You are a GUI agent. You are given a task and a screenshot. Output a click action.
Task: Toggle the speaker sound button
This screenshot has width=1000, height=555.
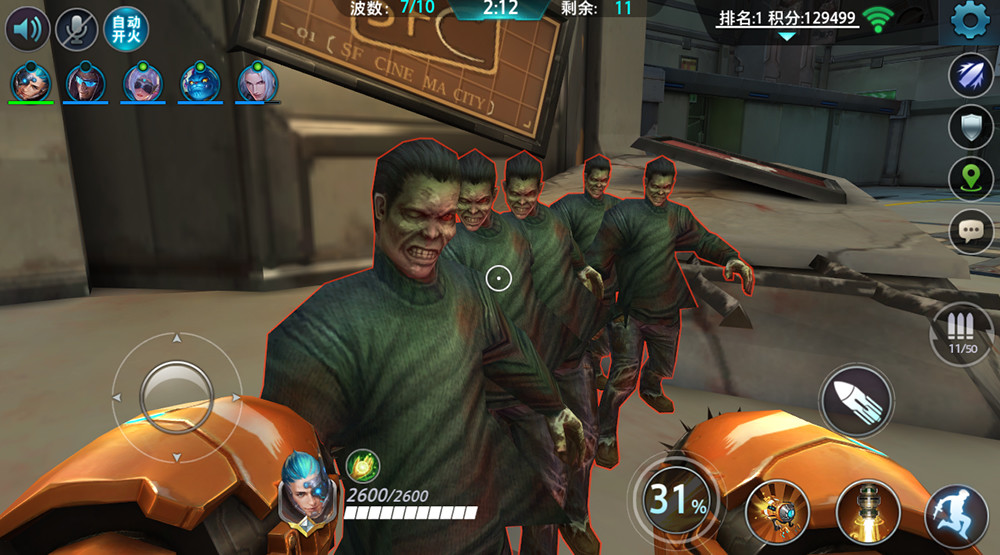click(x=28, y=29)
